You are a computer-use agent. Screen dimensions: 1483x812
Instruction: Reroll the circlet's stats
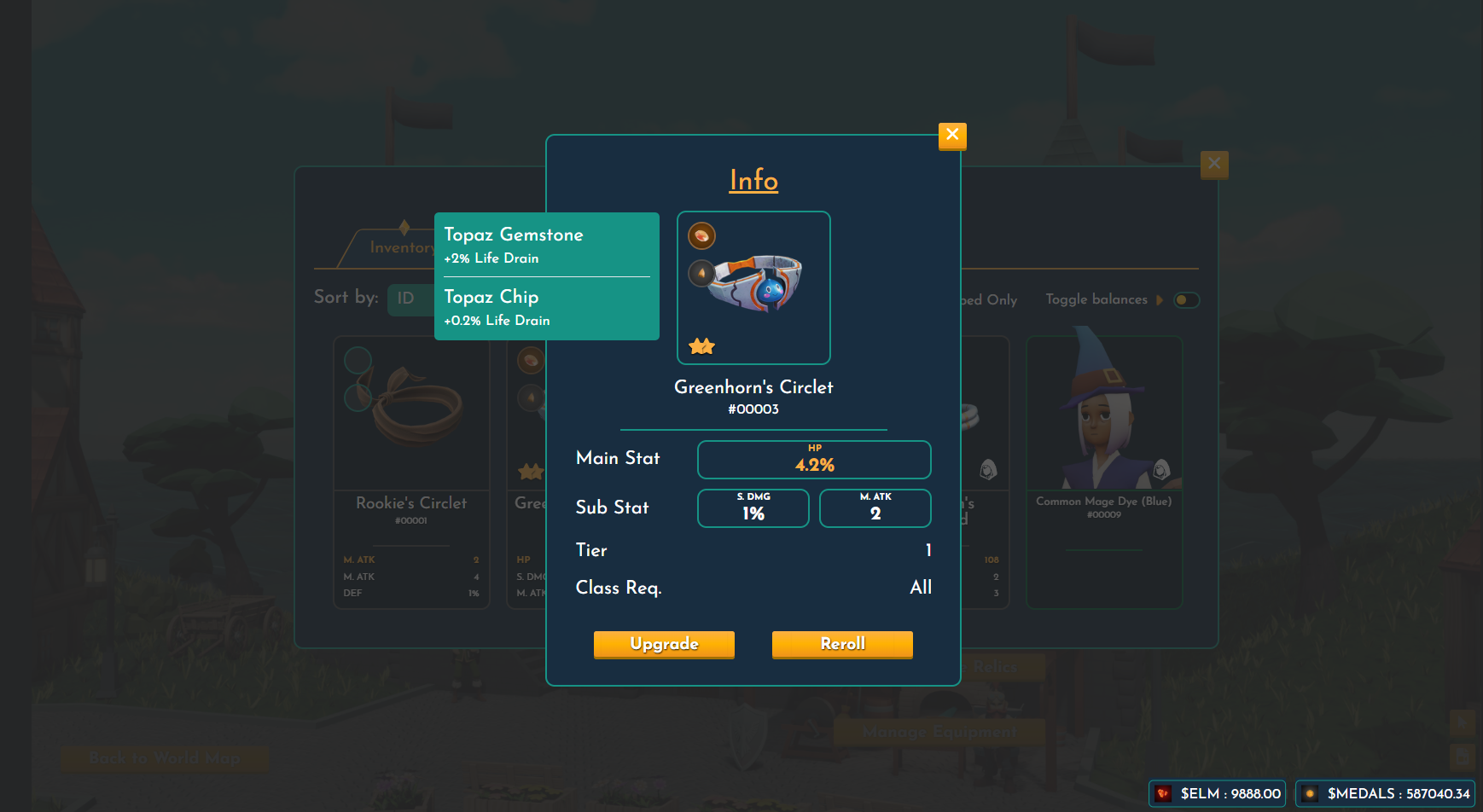coord(842,644)
